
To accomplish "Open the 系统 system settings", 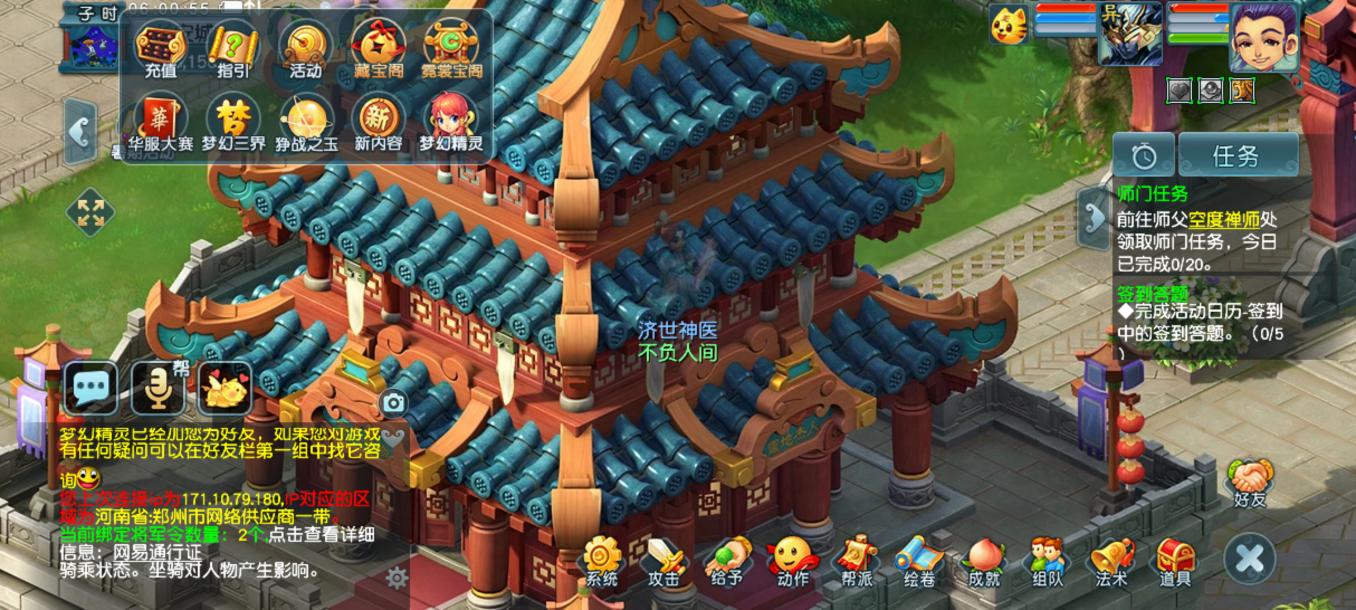I will (x=602, y=561).
